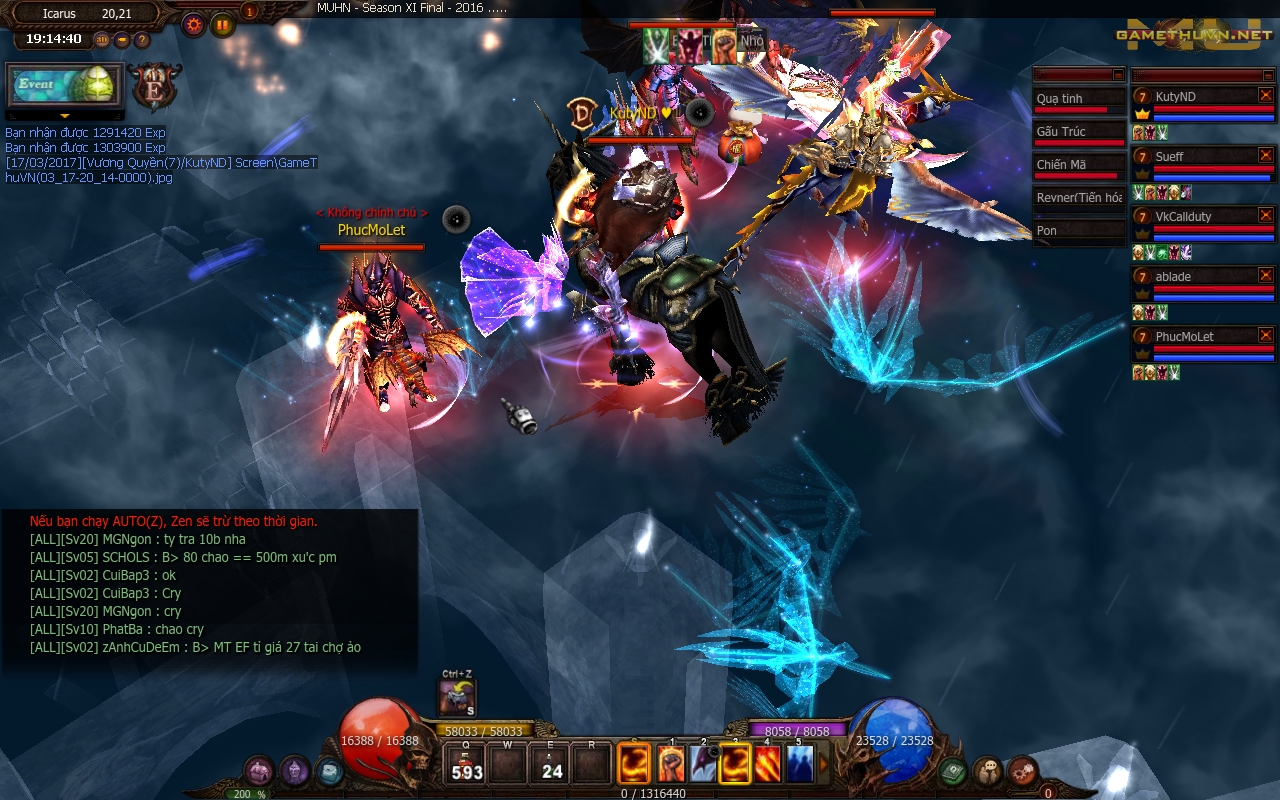The image size is (1280, 800).
Task: Expand the skill bar with the orange arrow
Action: click(x=823, y=761)
